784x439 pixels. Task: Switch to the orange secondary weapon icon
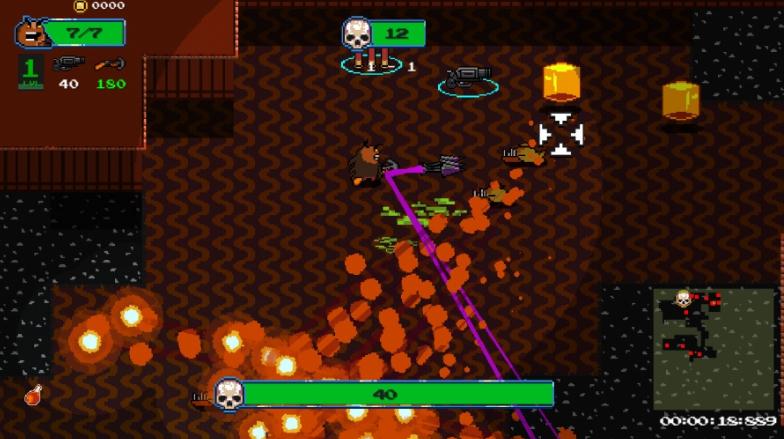coord(110,65)
